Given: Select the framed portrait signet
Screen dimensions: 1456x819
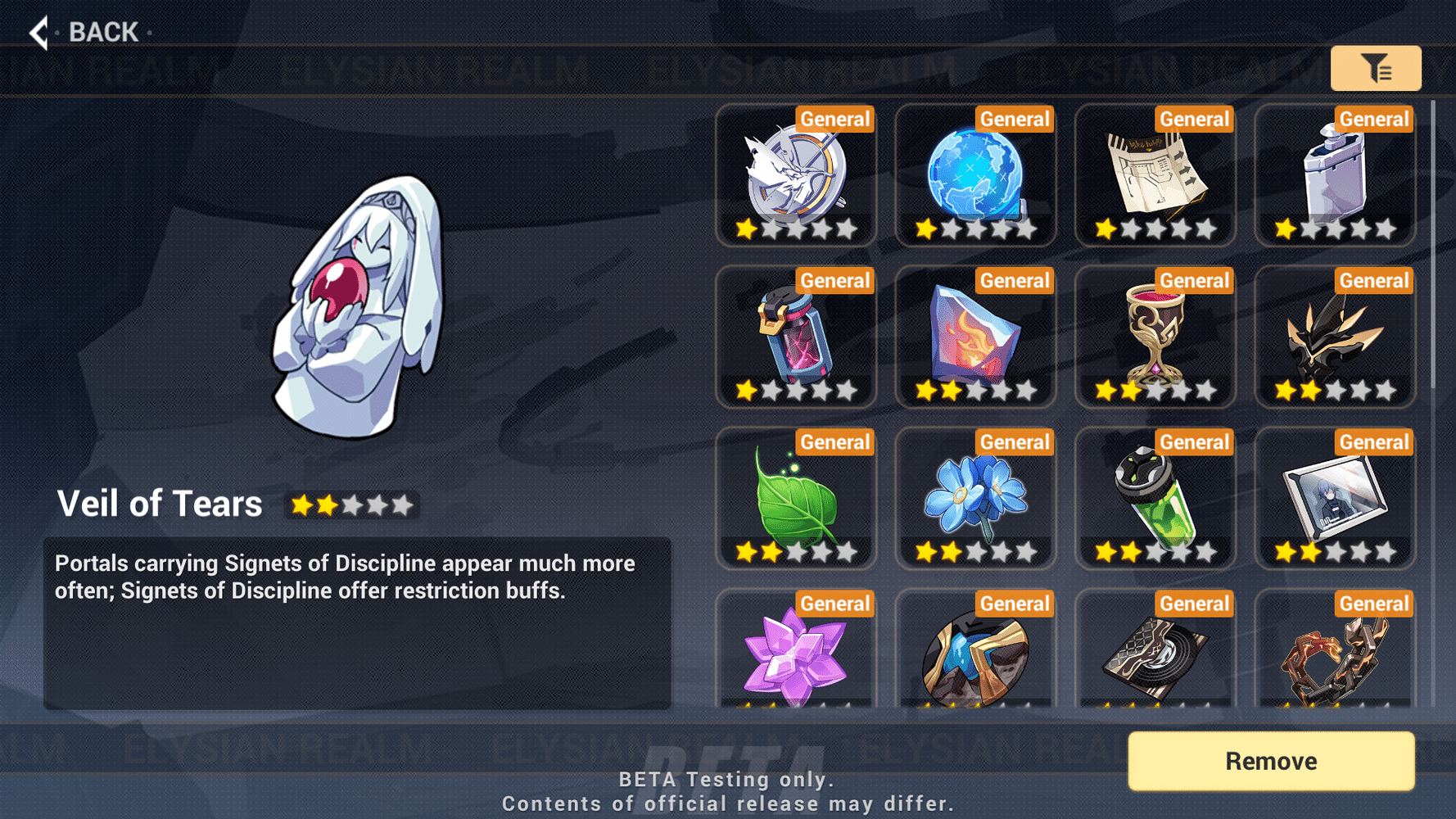Looking at the screenshot, I should pos(1335,497).
